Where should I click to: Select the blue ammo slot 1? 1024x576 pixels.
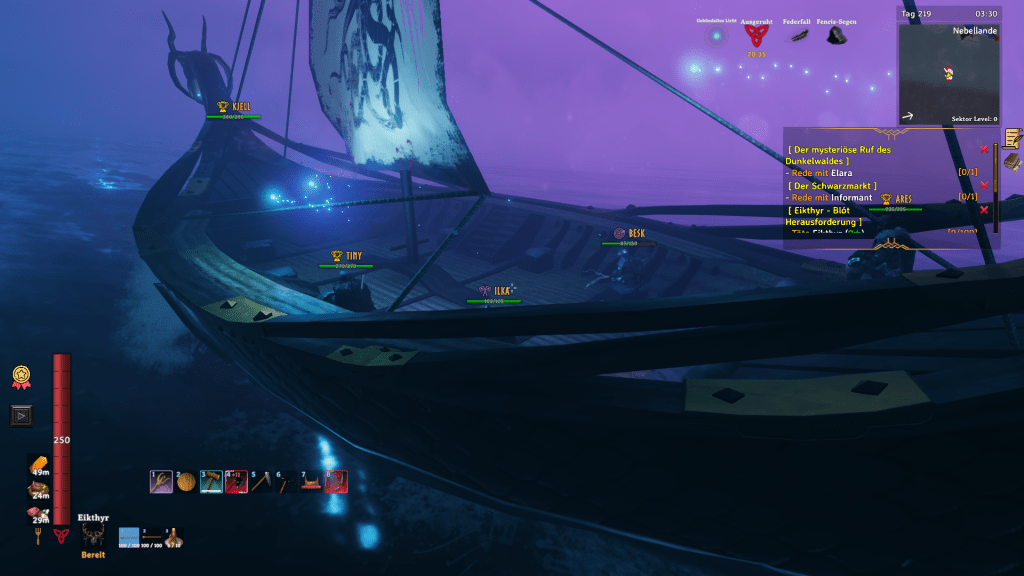pyautogui.click(x=129, y=538)
